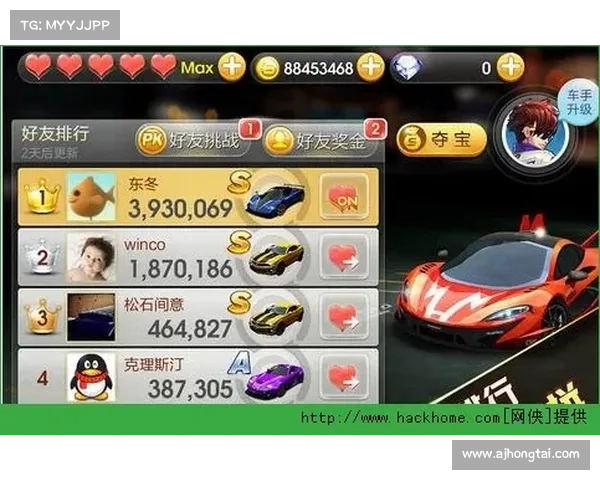Open the 夺宝 treasure button
This screenshot has width=600, height=480.
coord(441,140)
